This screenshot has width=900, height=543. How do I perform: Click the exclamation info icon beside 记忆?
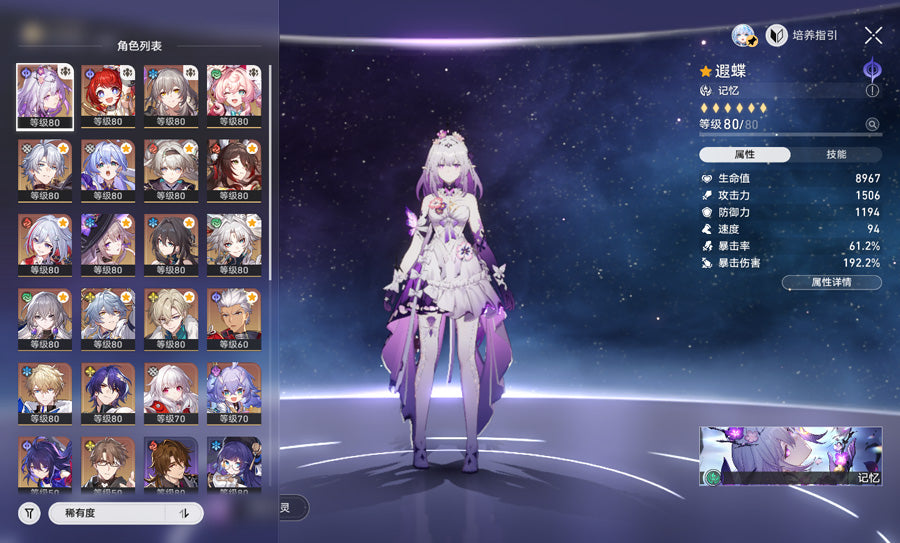[x=872, y=90]
